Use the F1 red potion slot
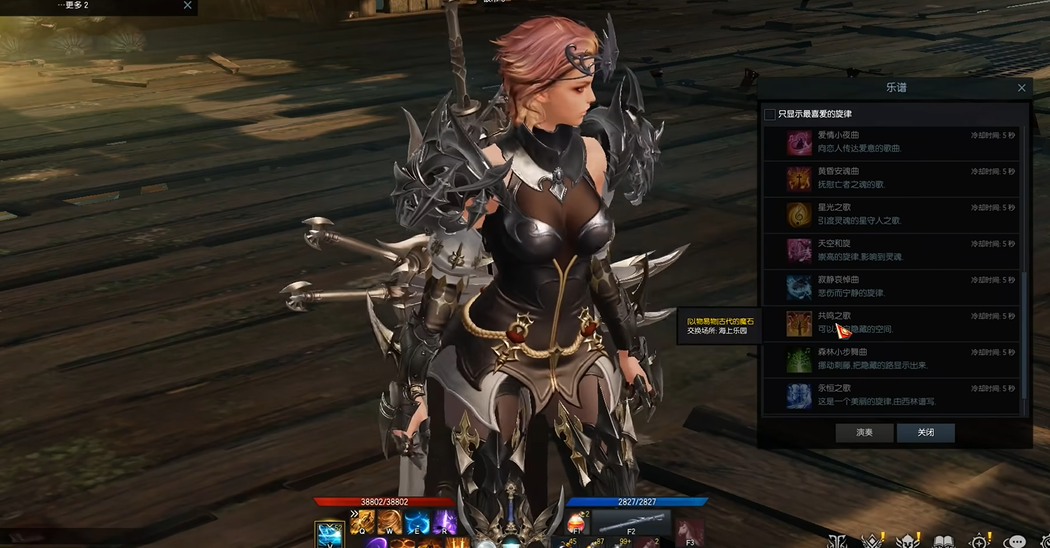 [577, 523]
